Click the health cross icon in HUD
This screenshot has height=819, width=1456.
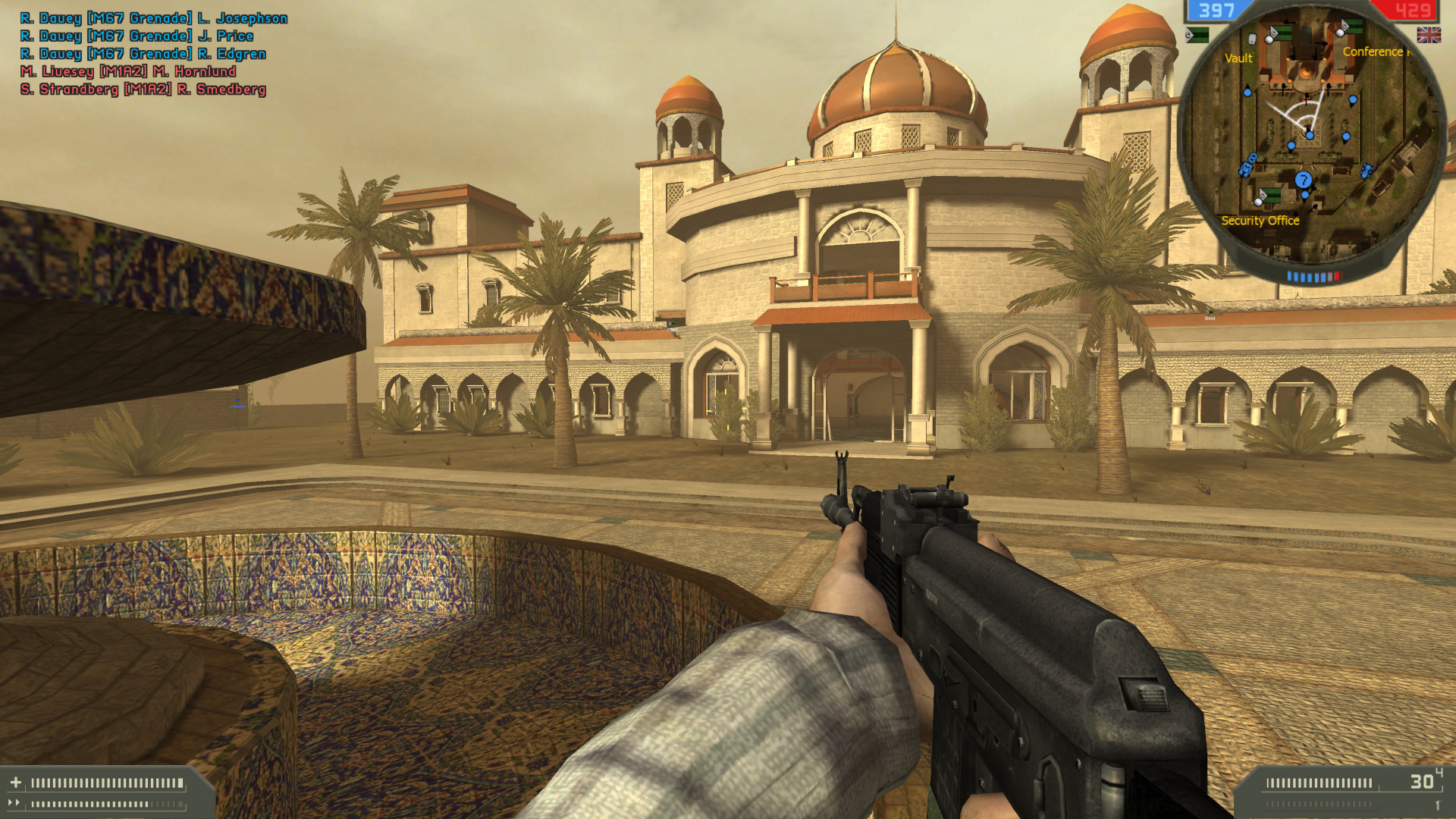[17, 782]
